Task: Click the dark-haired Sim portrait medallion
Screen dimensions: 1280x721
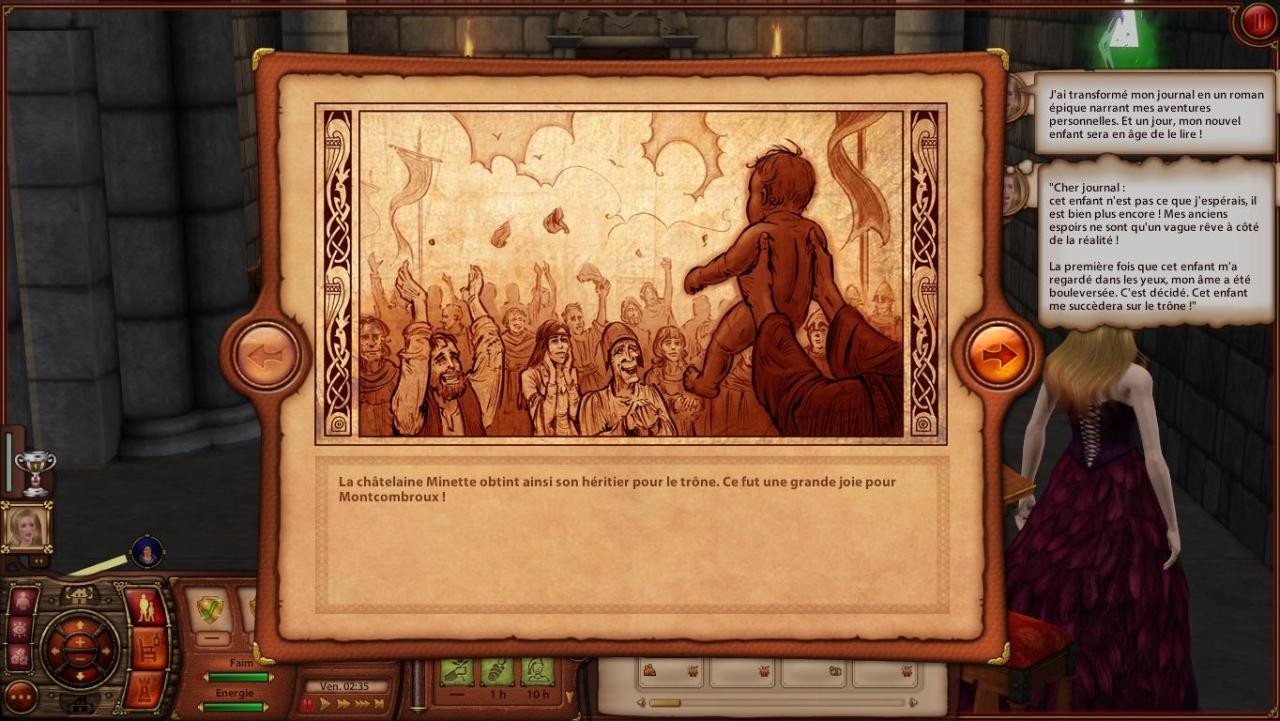Action: point(147,551)
